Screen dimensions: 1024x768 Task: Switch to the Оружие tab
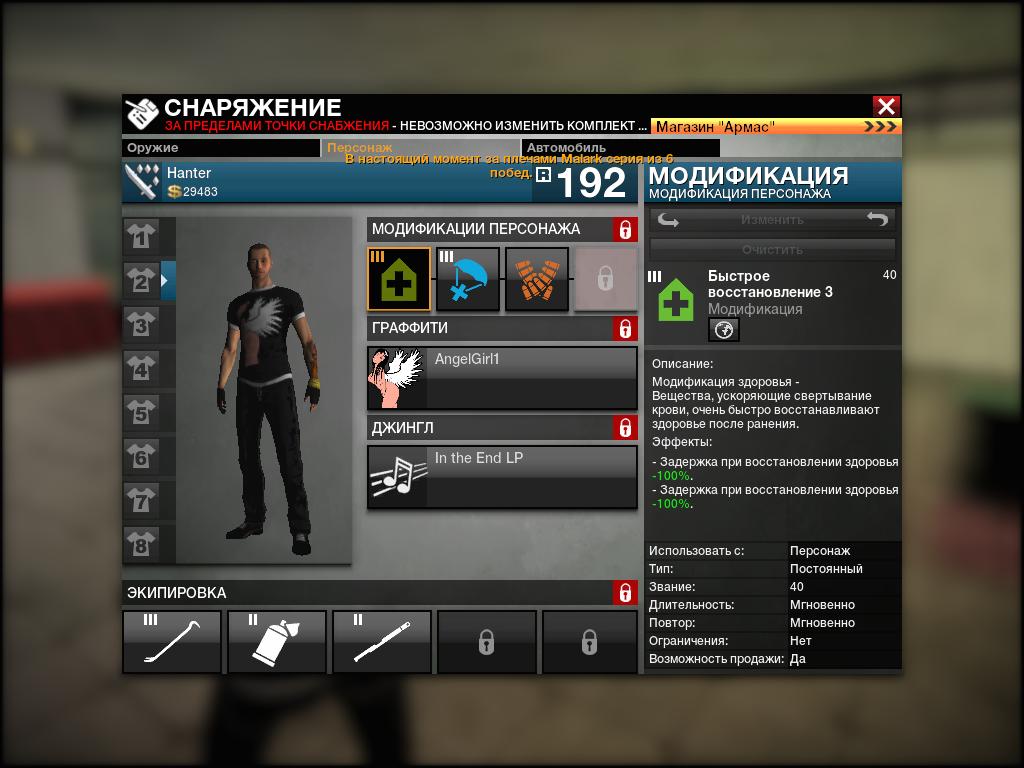pos(221,148)
